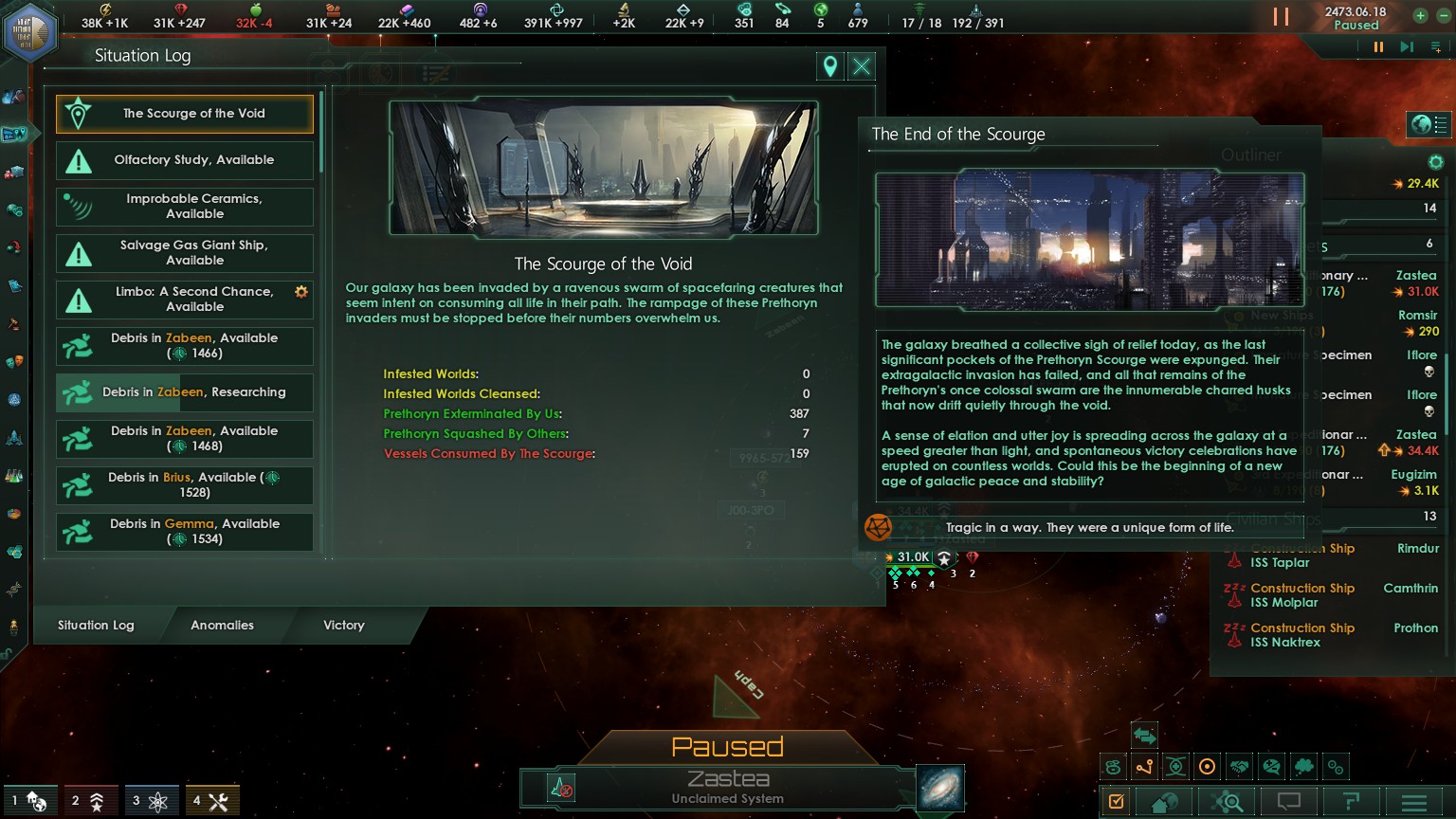The height and width of the screenshot is (819, 1456).
Task: Select the diplomacy handshake map mode icon
Action: [x=1239, y=767]
